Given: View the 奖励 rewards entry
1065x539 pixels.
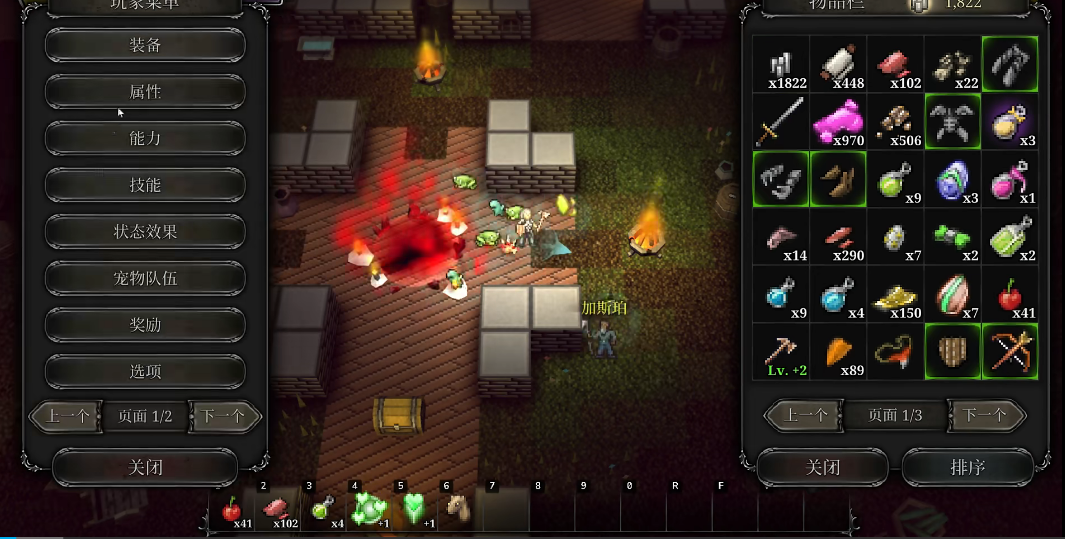Looking at the screenshot, I should point(145,325).
